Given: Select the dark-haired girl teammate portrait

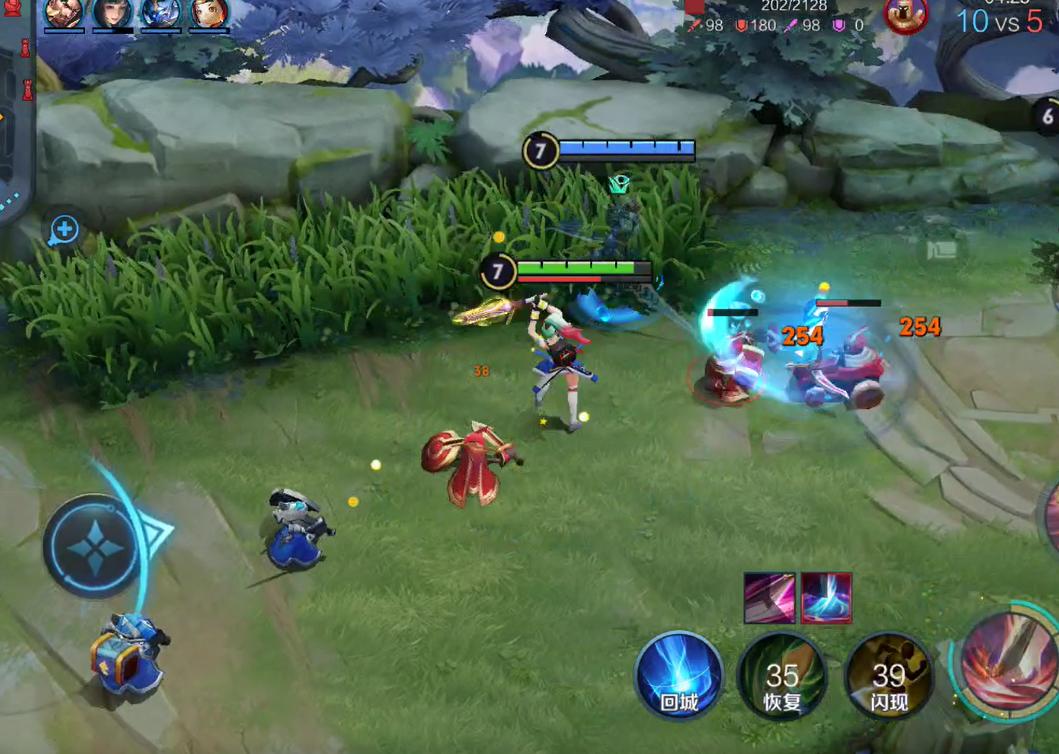Looking at the screenshot, I should tap(113, 14).
